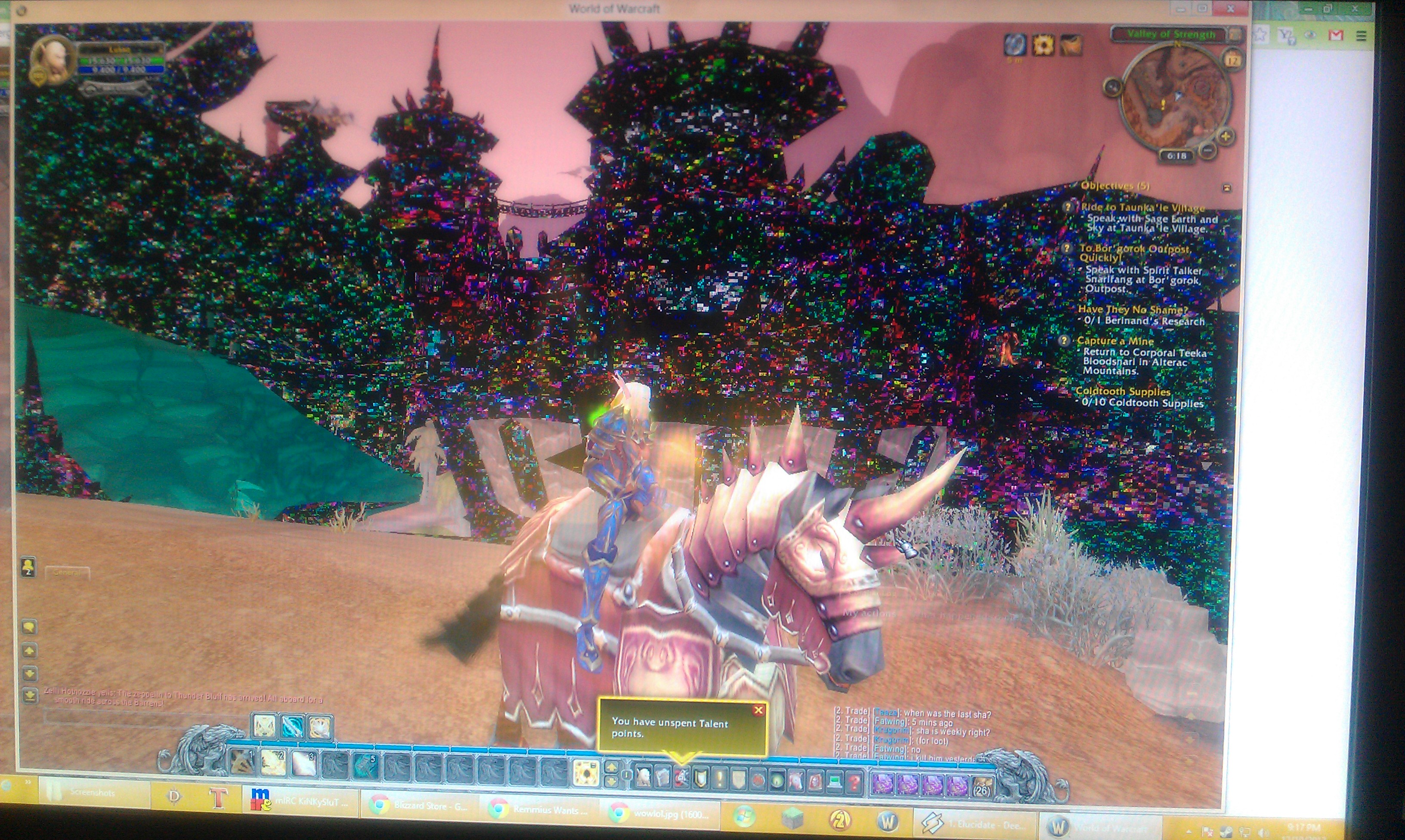Collapse the Objectives tracker
Viewport: 1405px width, 840px height.
coord(1227,187)
